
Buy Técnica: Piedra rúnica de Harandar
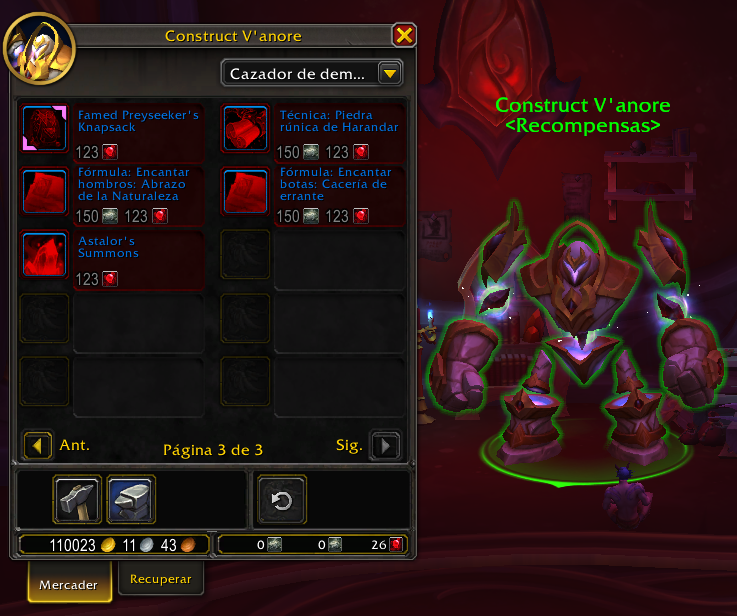tap(245, 128)
